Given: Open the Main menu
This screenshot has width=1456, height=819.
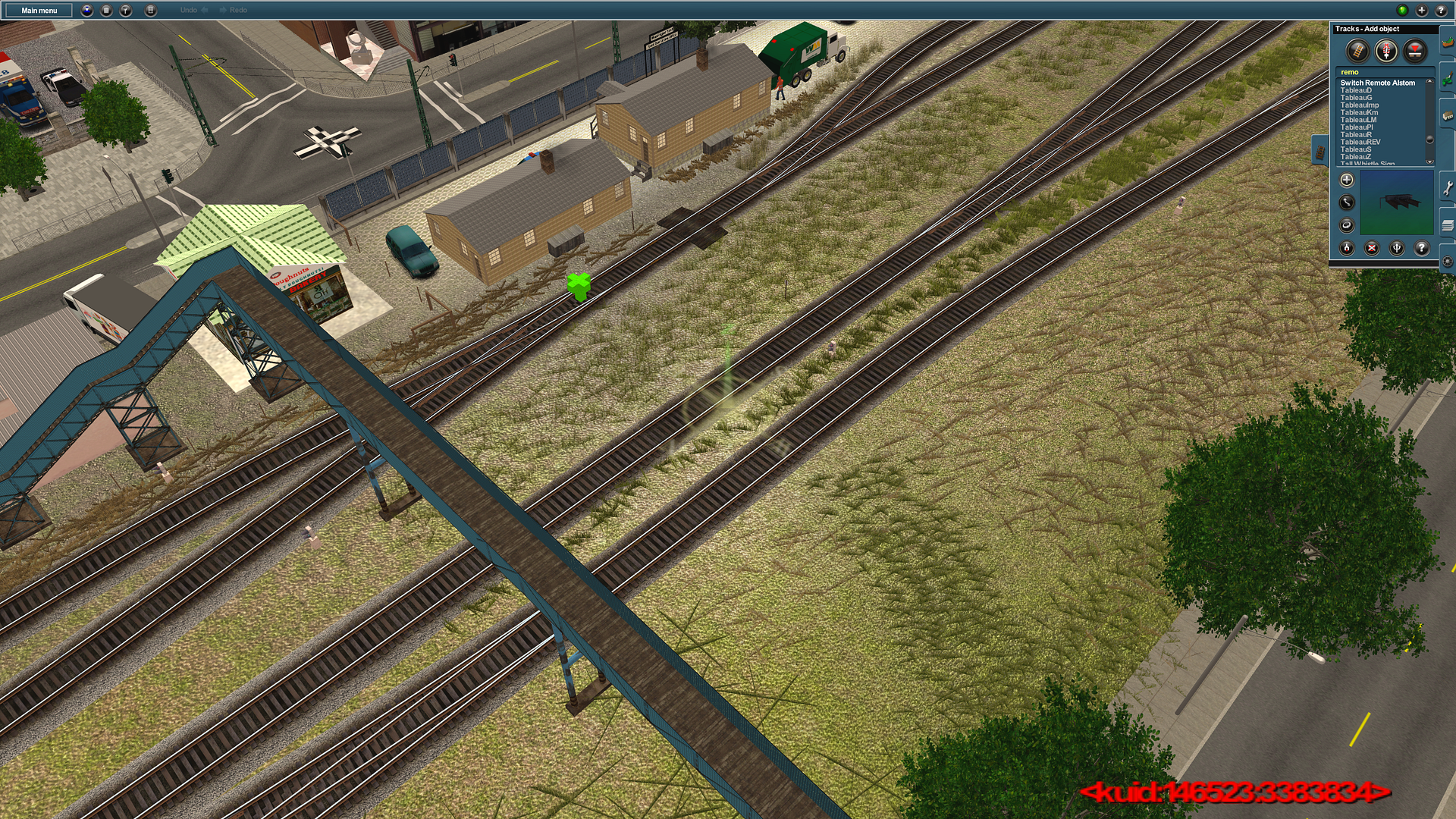Looking at the screenshot, I should coord(38,11).
